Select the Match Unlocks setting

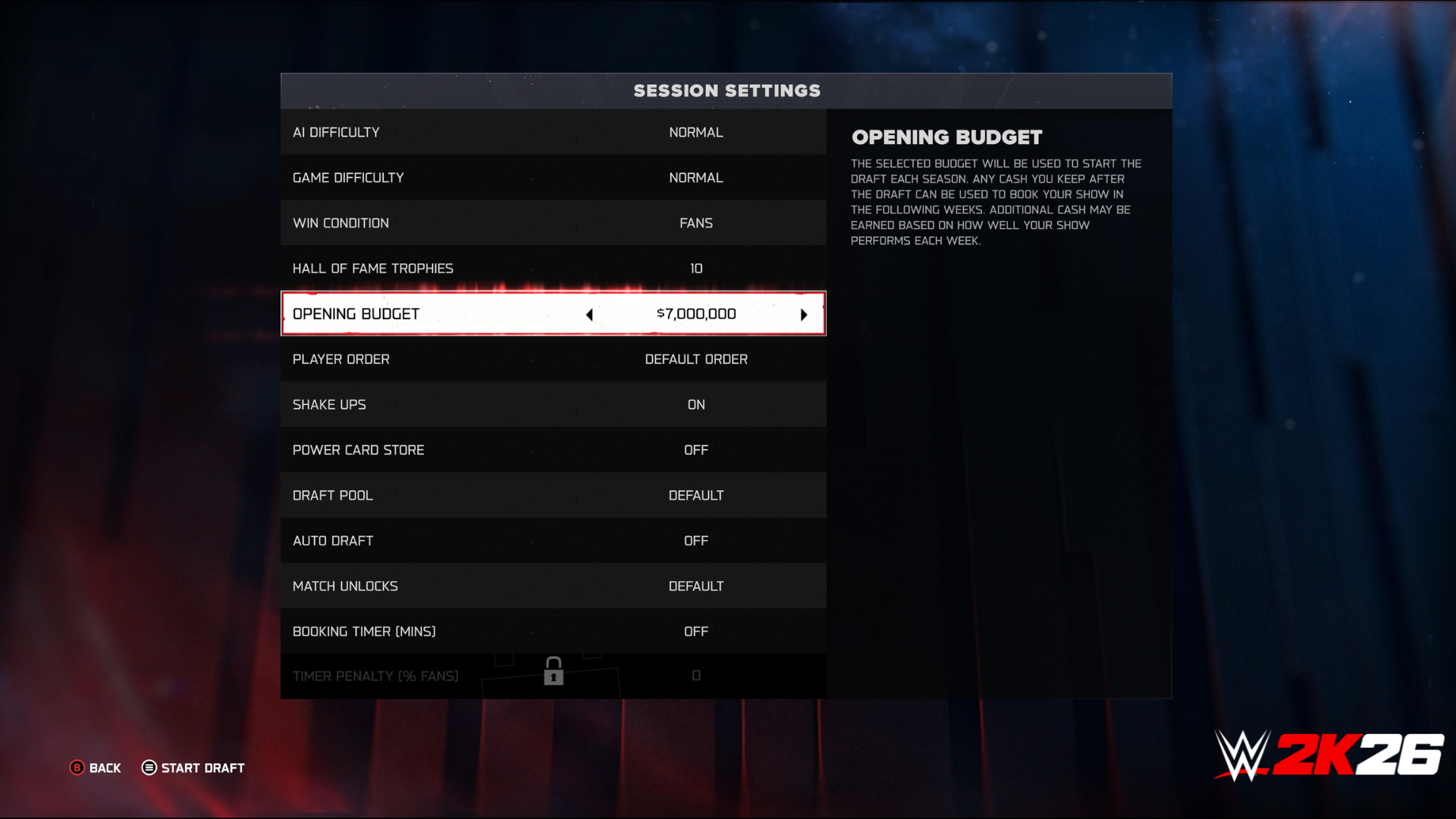click(553, 586)
